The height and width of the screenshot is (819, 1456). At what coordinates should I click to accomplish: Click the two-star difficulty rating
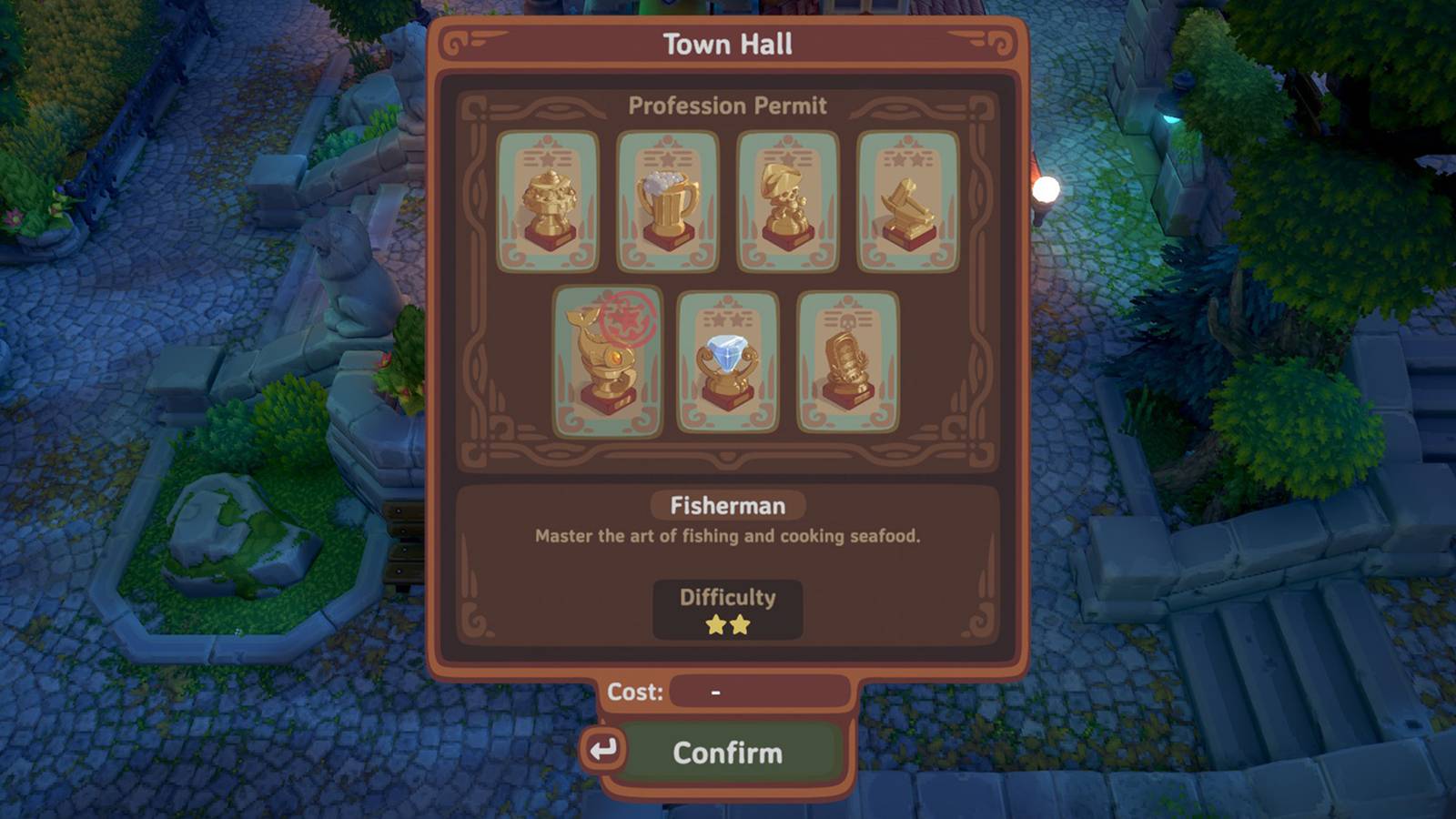tap(727, 624)
